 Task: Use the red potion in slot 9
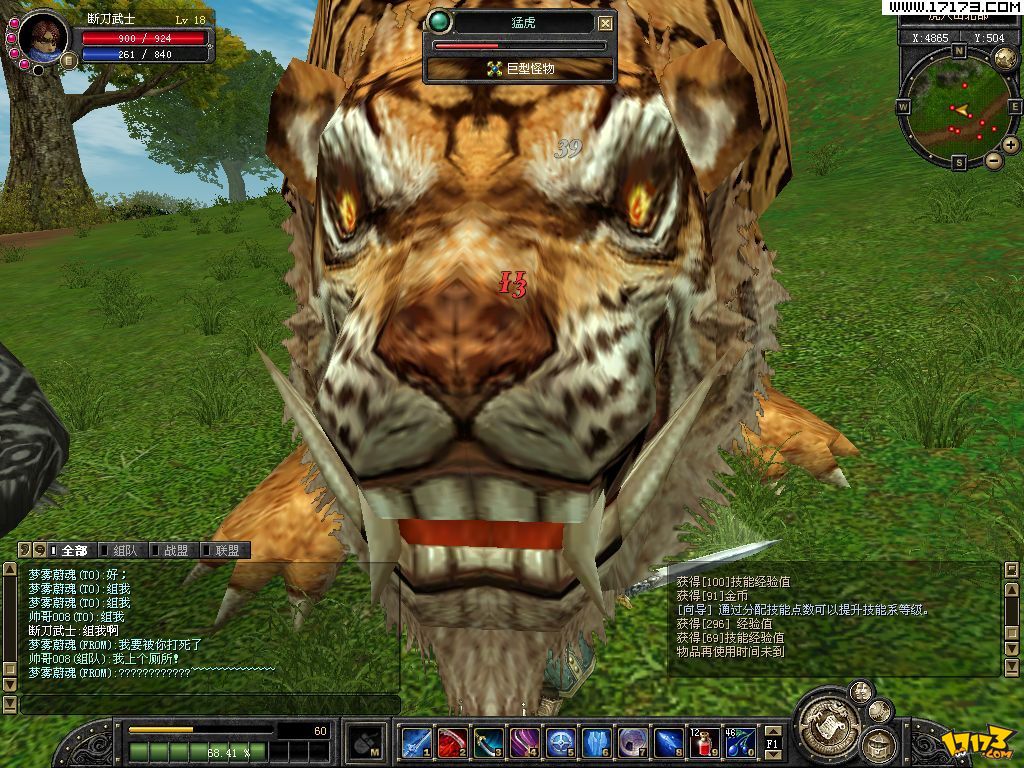point(704,742)
